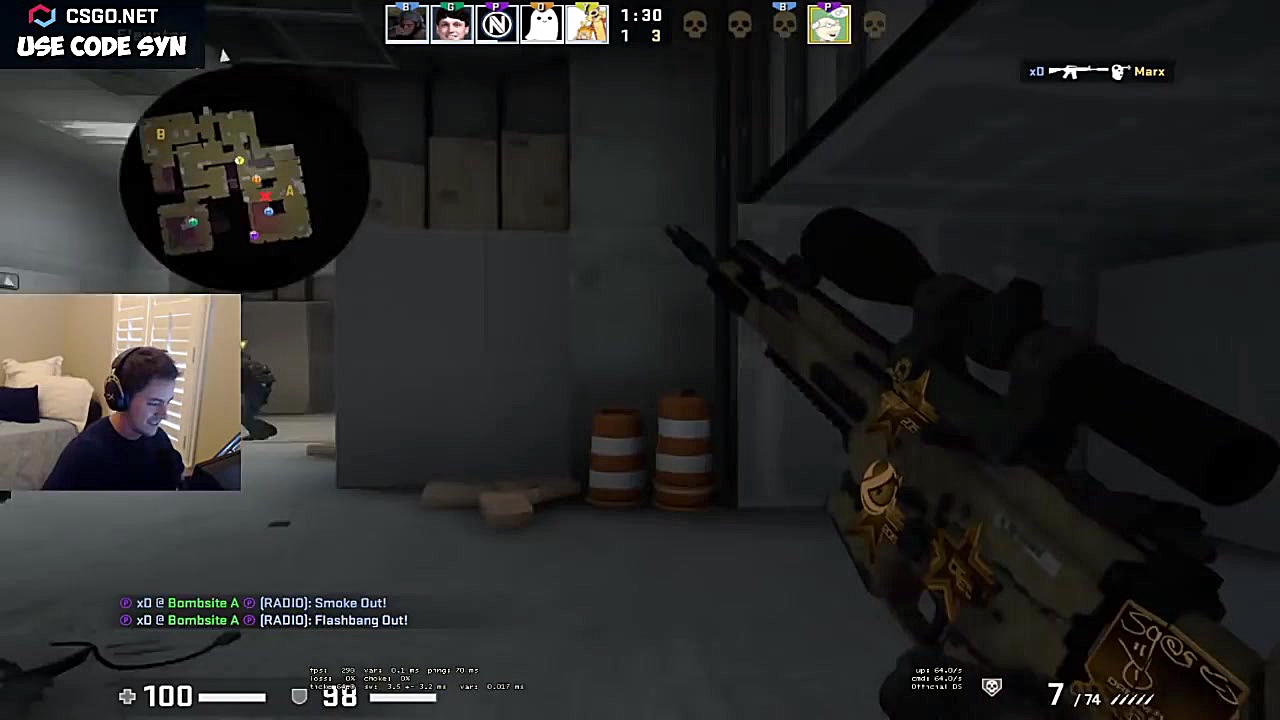Click the health bar next to 100
The width and height of the screenshot is (1280, 720).
232,697
